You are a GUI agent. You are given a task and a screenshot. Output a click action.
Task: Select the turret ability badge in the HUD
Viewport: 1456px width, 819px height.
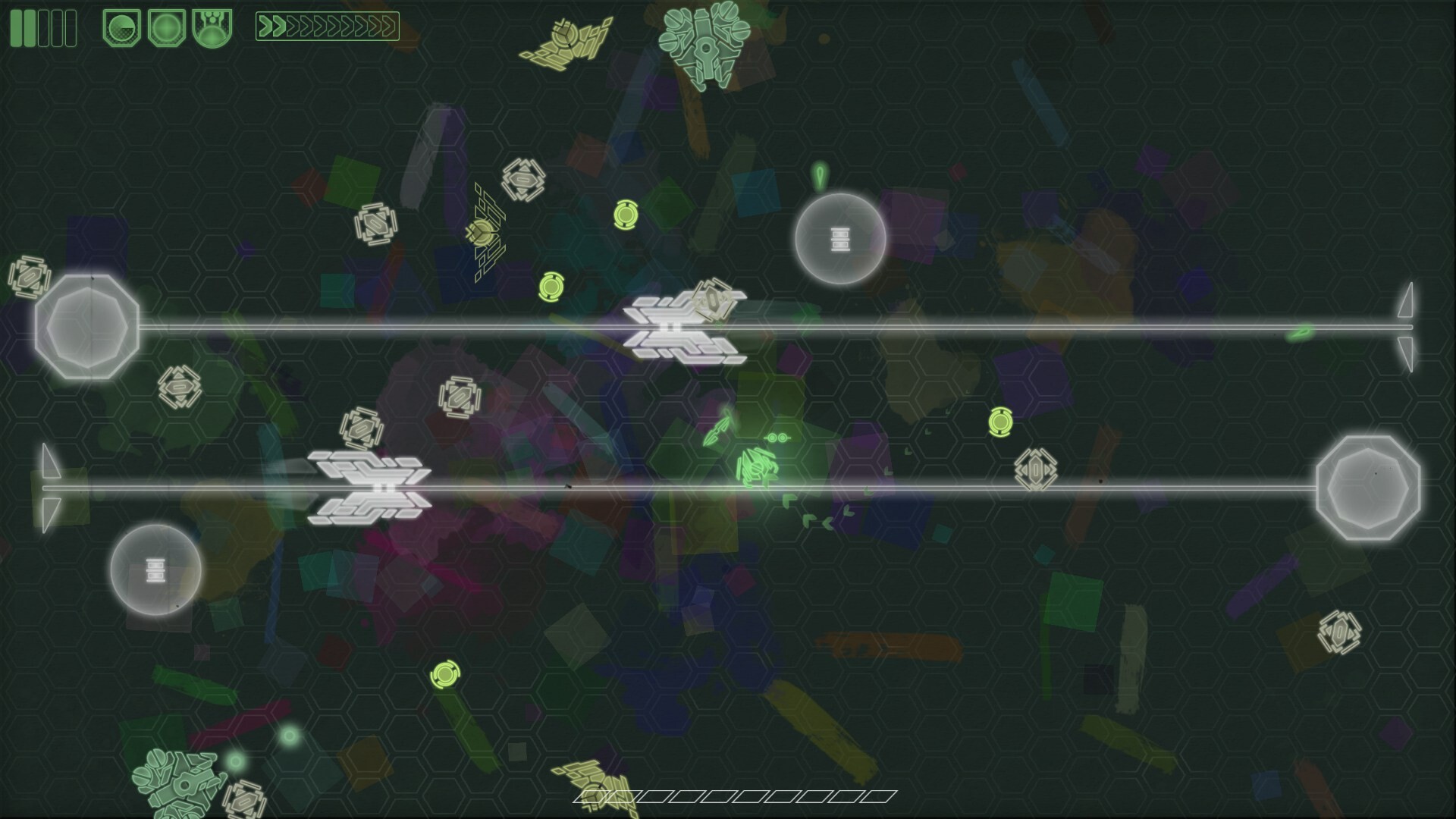[x=210, y=27]
